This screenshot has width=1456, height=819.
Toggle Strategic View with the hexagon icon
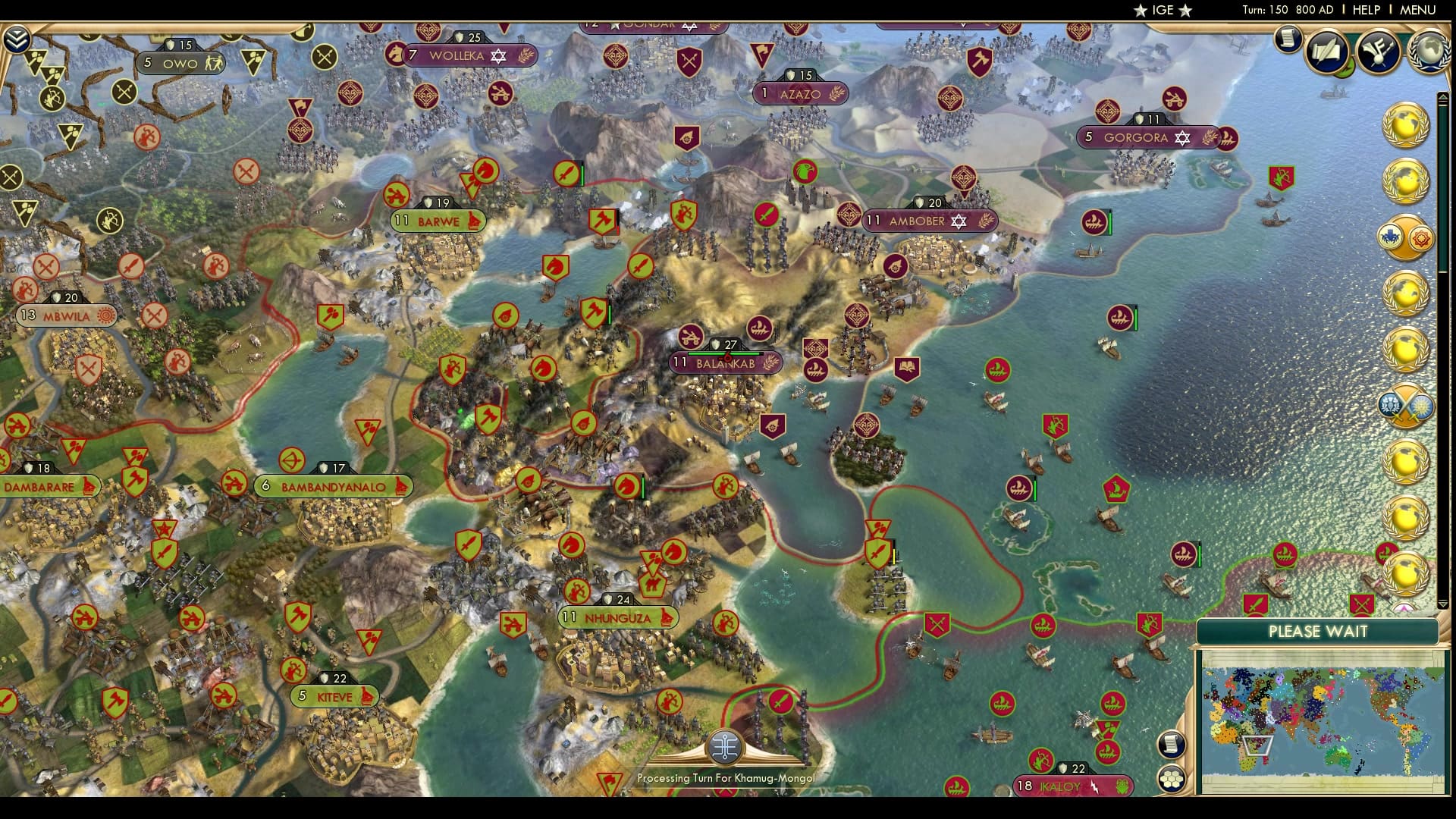[x=1172, y=780]
